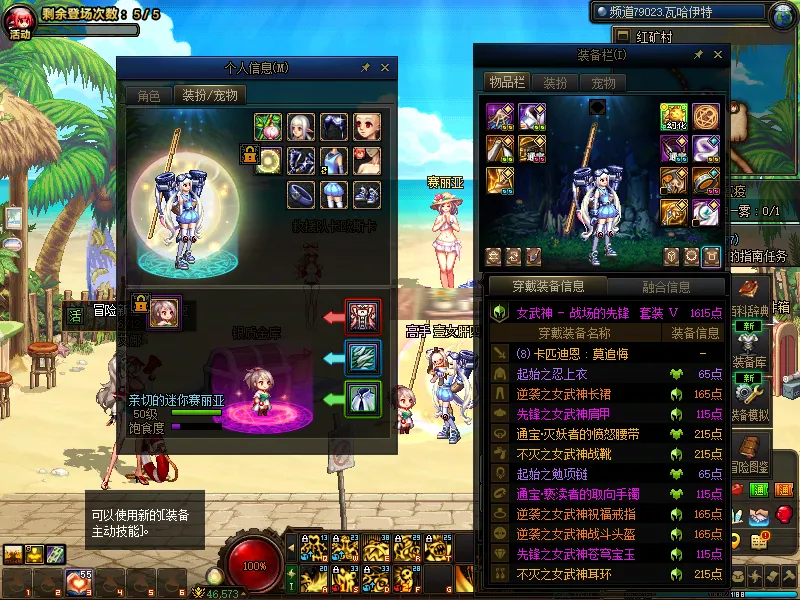This screenshot has height=600, width=800.
Task: Select the blue skirt avatar slot
Action: 333,194
